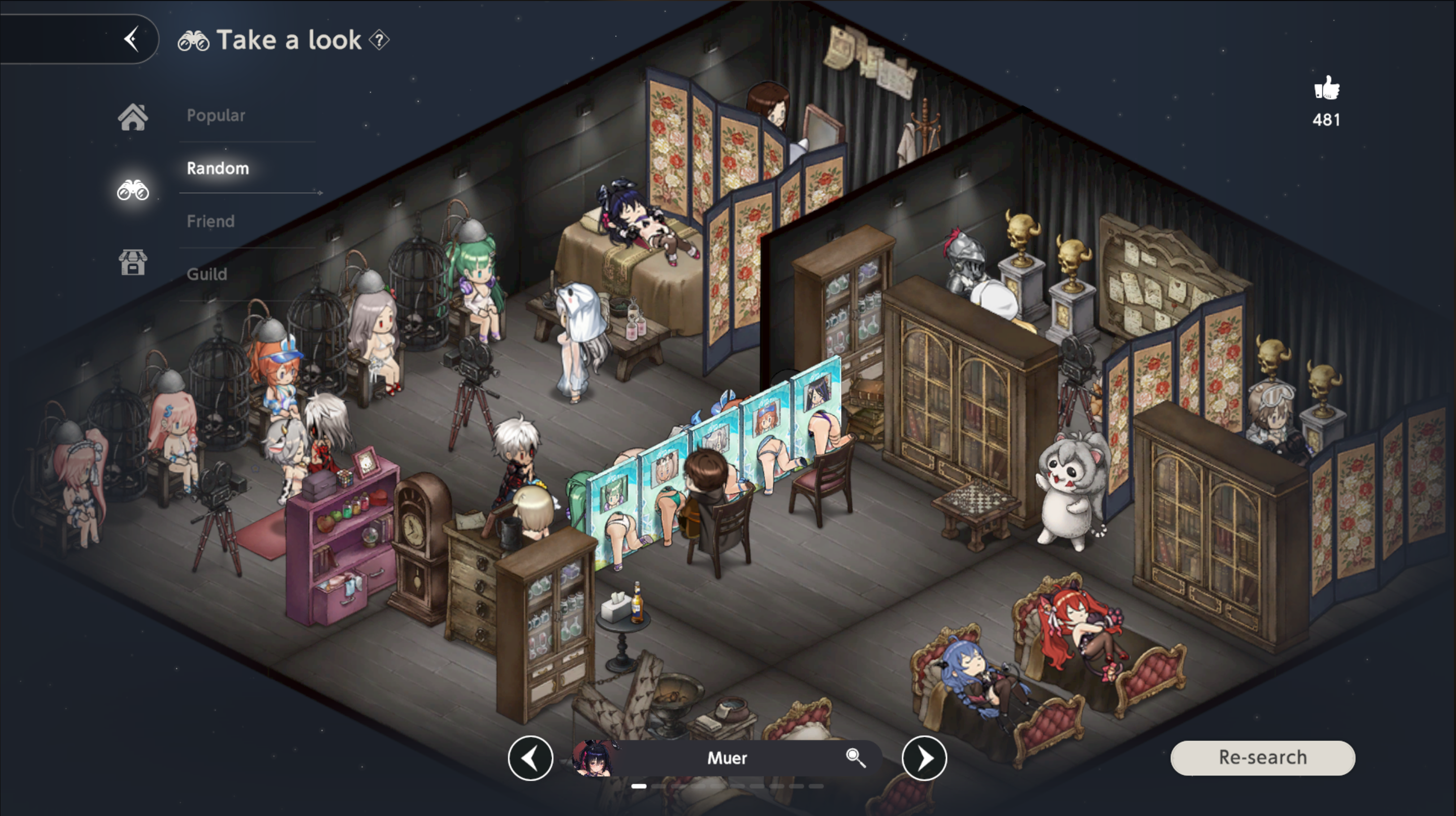
Task: Open the home icon in the sidebar
Action: point(133,117)
